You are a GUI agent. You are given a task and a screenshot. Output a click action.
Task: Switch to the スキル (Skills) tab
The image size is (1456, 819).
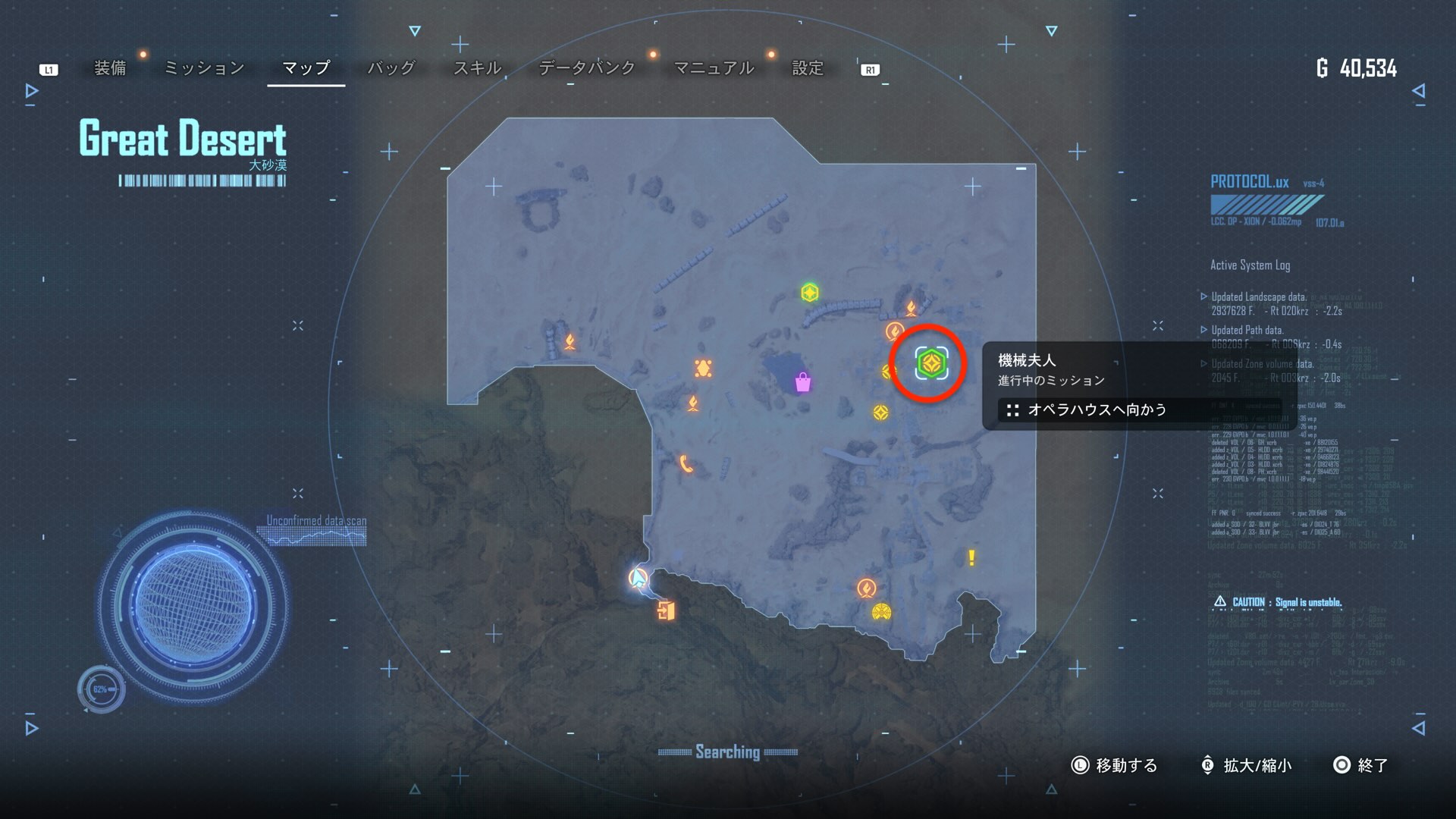(x=477, y=68)
